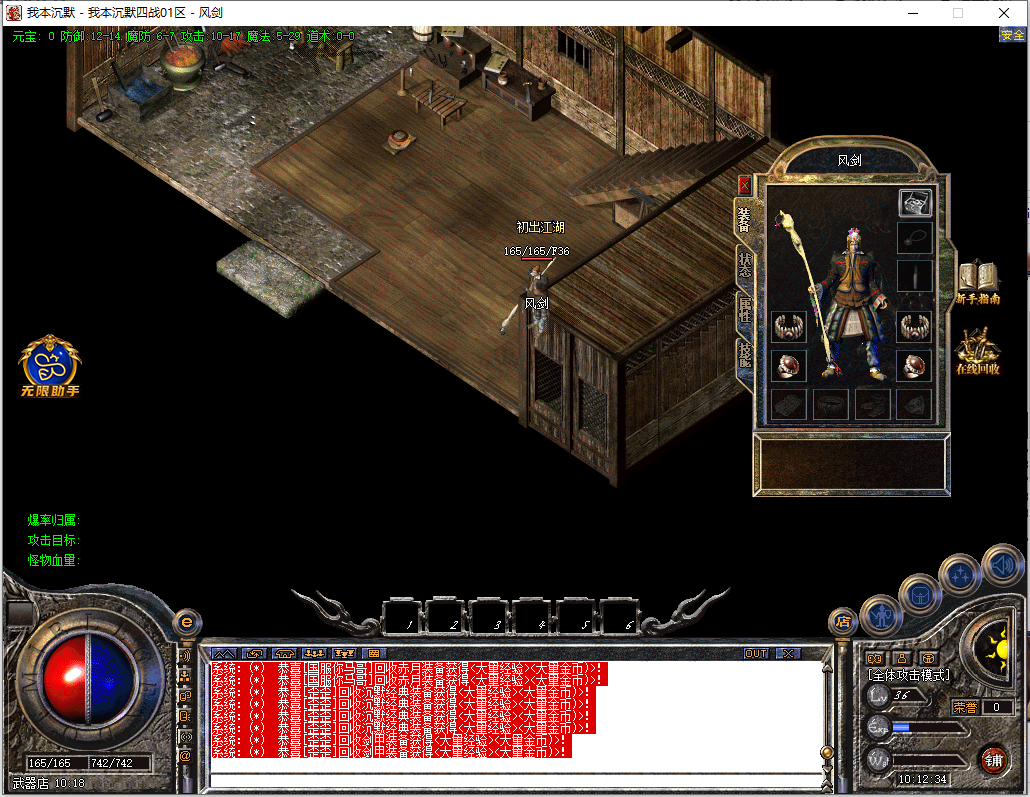Open the 无限助手 assistant

coord(50,364)
